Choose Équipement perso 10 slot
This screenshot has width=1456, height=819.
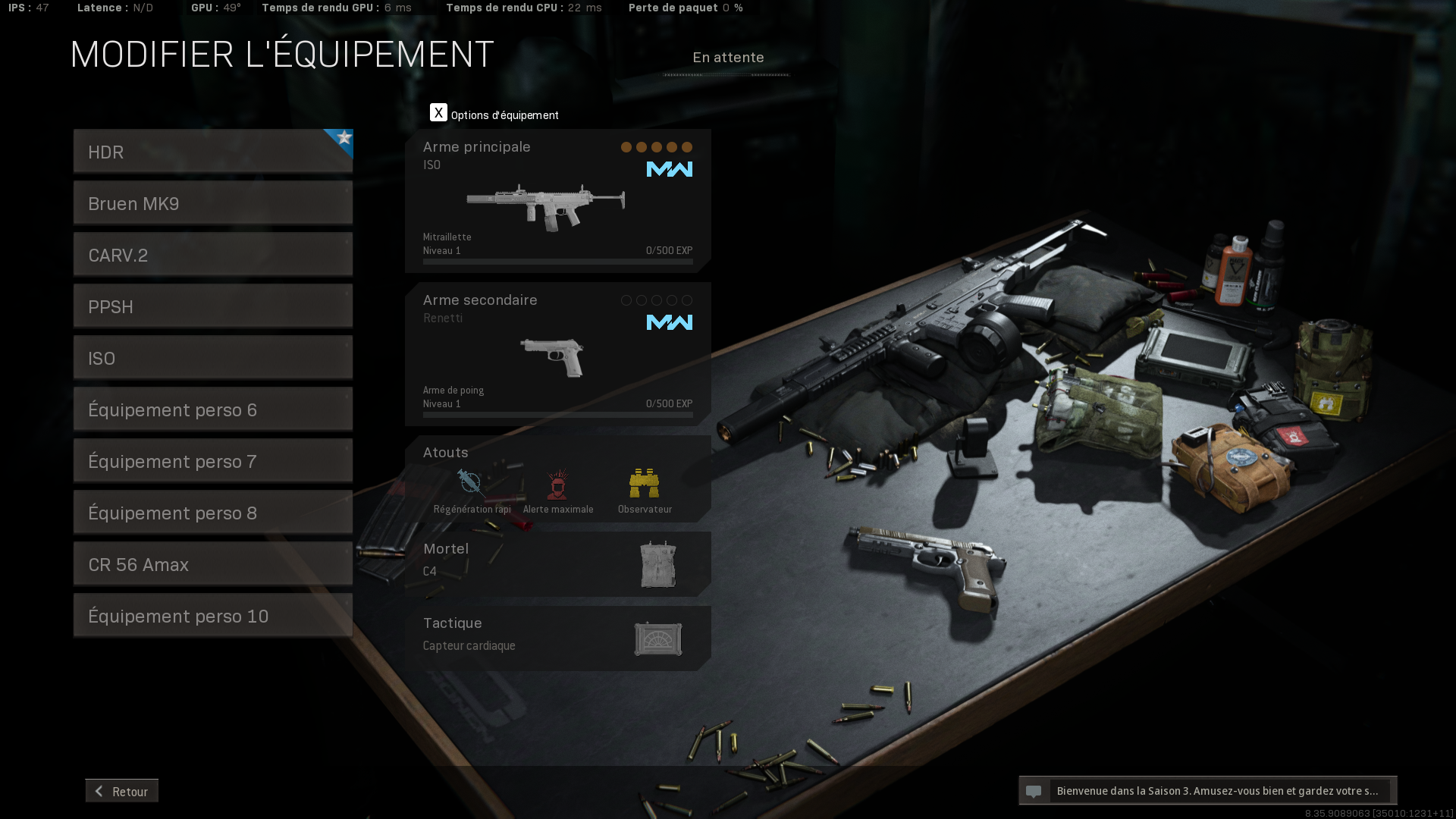212,616
